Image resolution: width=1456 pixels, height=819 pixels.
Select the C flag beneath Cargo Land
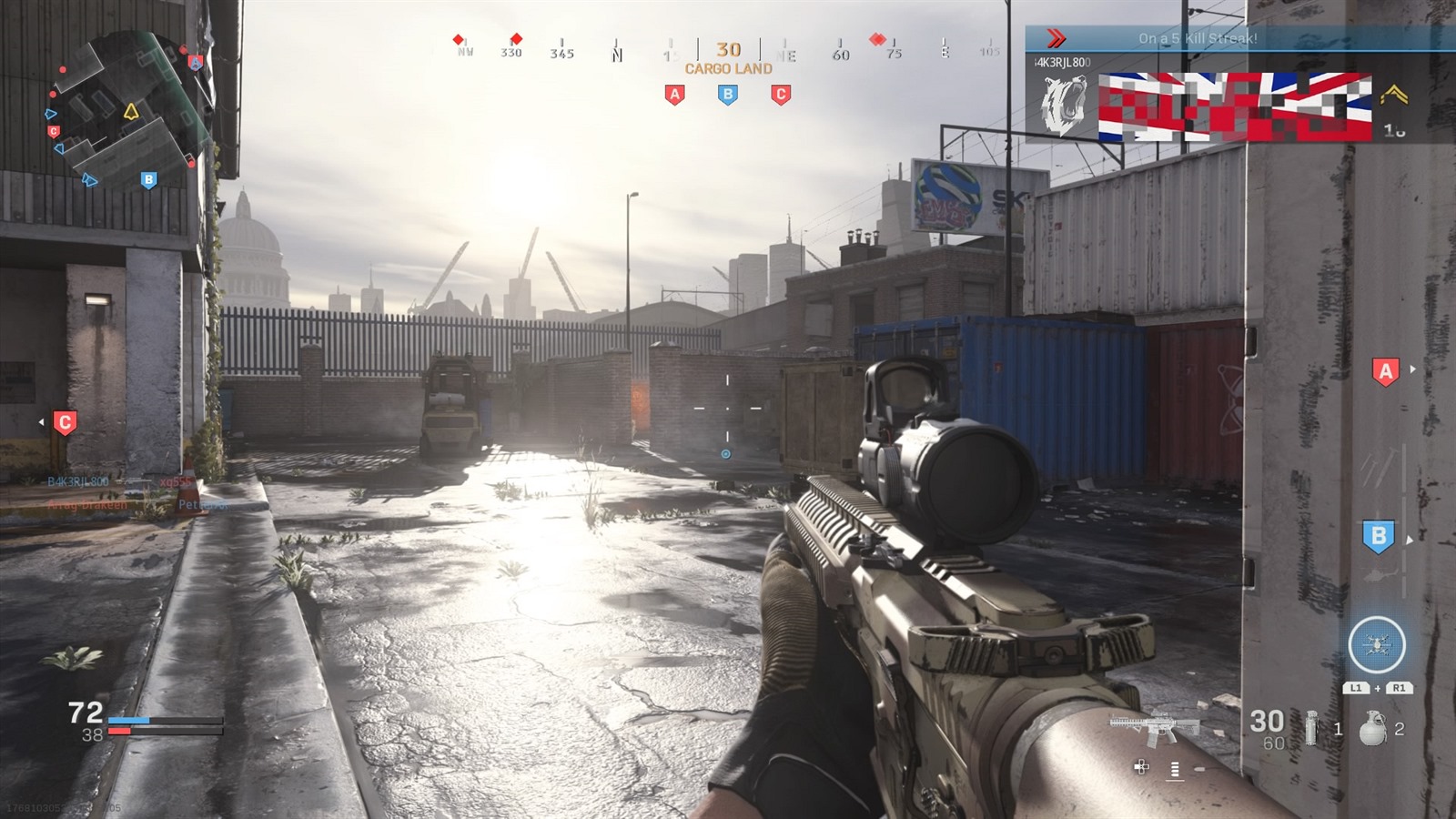click(780, 95)
